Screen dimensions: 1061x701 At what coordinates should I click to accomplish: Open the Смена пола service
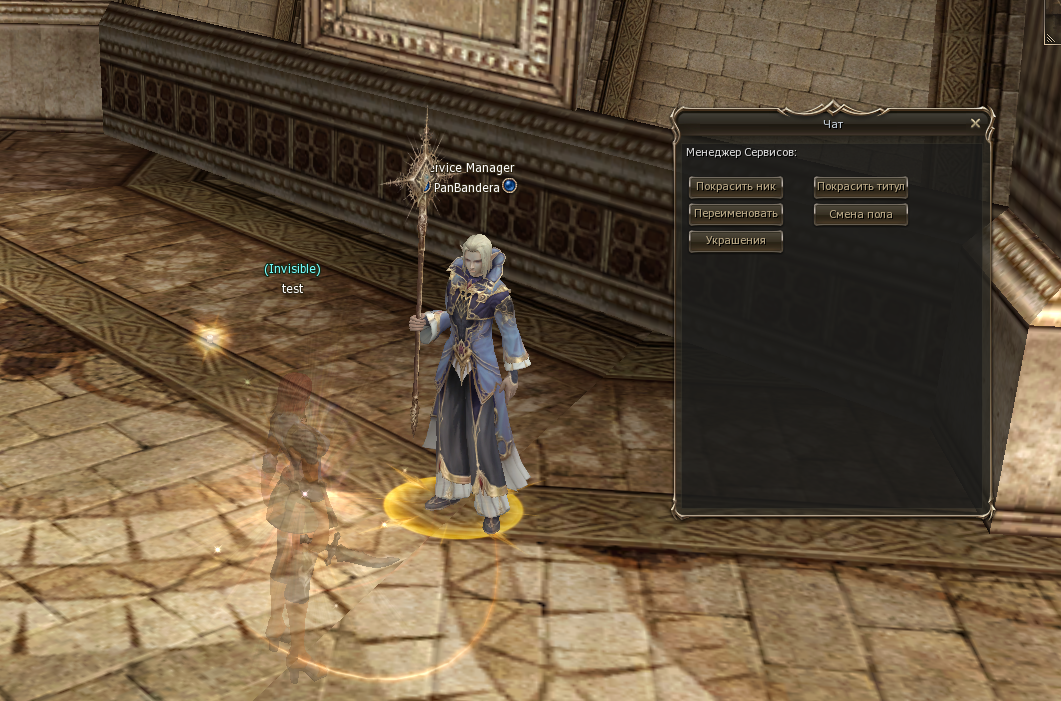tap(860, 214)
